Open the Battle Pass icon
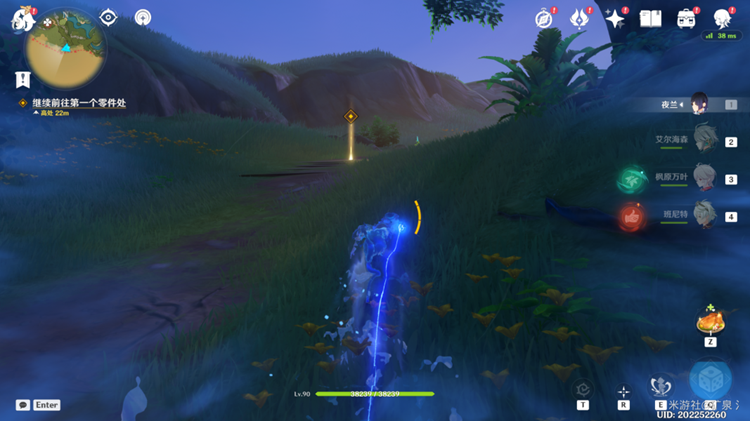The image size is (750, 421). [x=579, y=18]
